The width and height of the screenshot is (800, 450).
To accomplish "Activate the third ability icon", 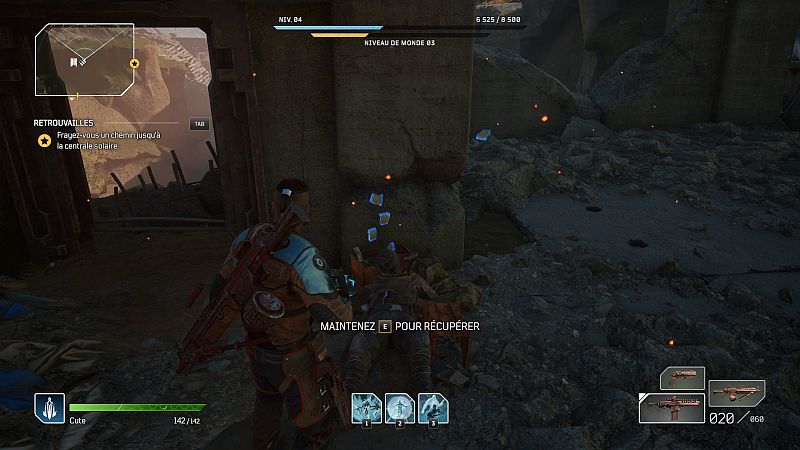I will click(433, 407).
